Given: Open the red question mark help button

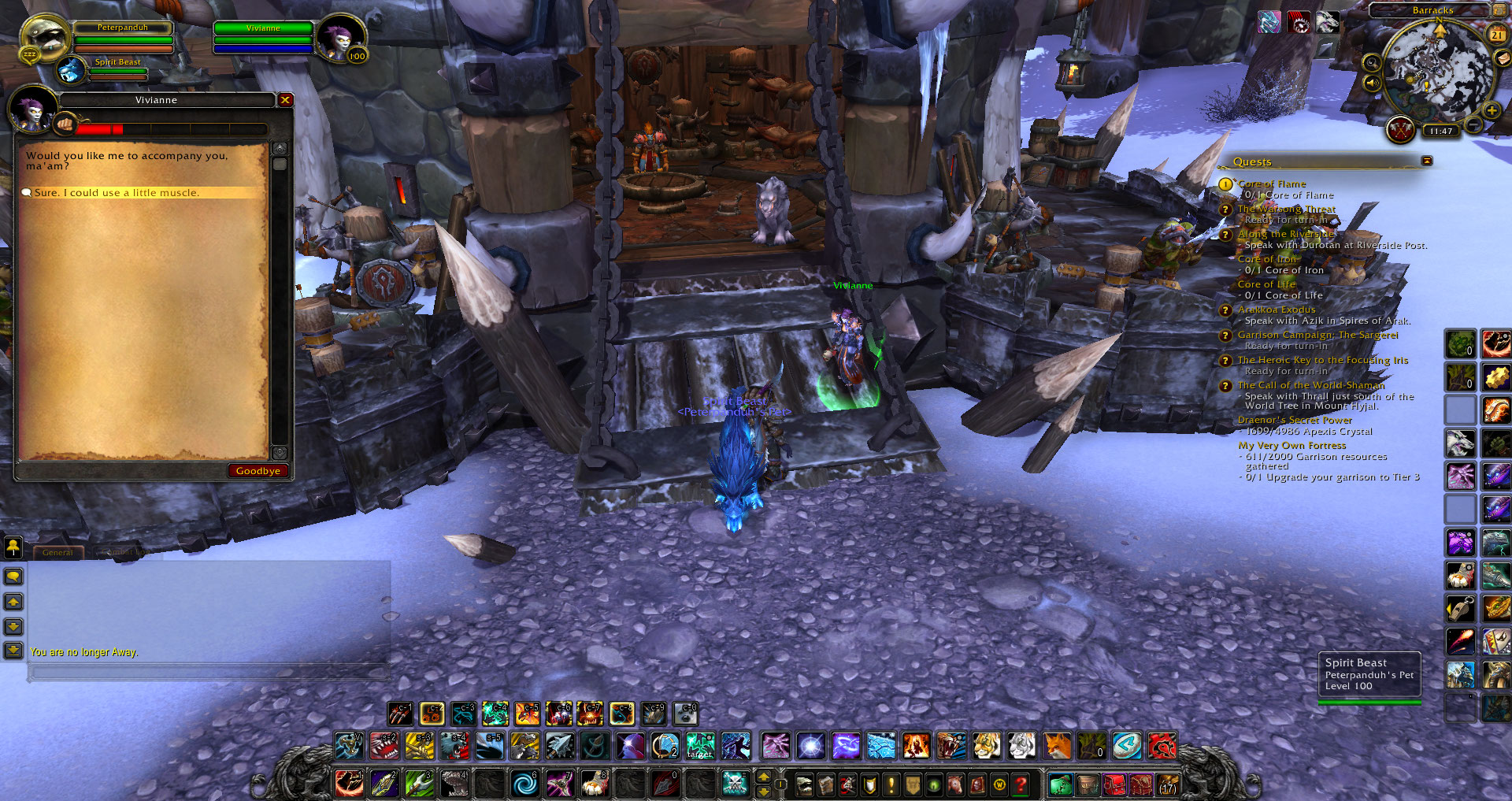Looking at the screenshot, I should pyautogui.click(x=1021, y=784).
